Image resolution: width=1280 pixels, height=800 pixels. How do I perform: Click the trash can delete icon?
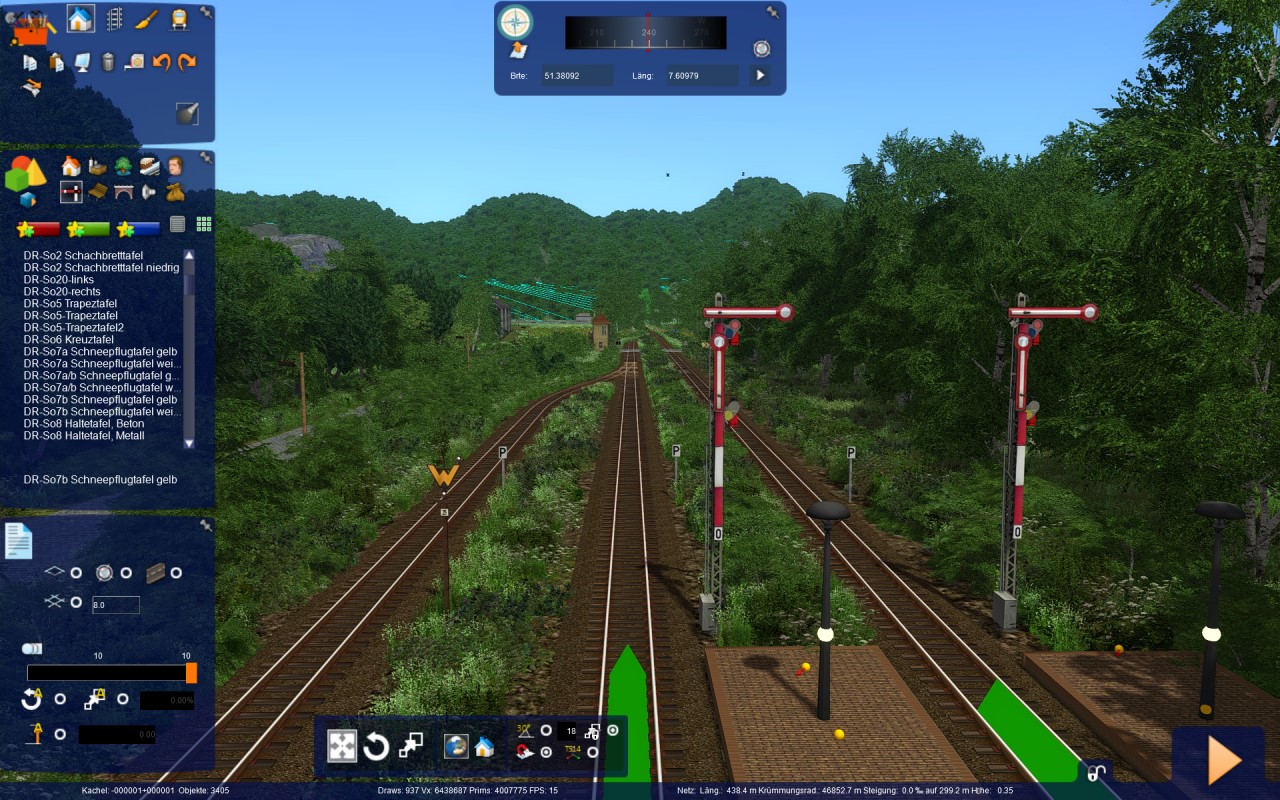click(x=108, y=62)
